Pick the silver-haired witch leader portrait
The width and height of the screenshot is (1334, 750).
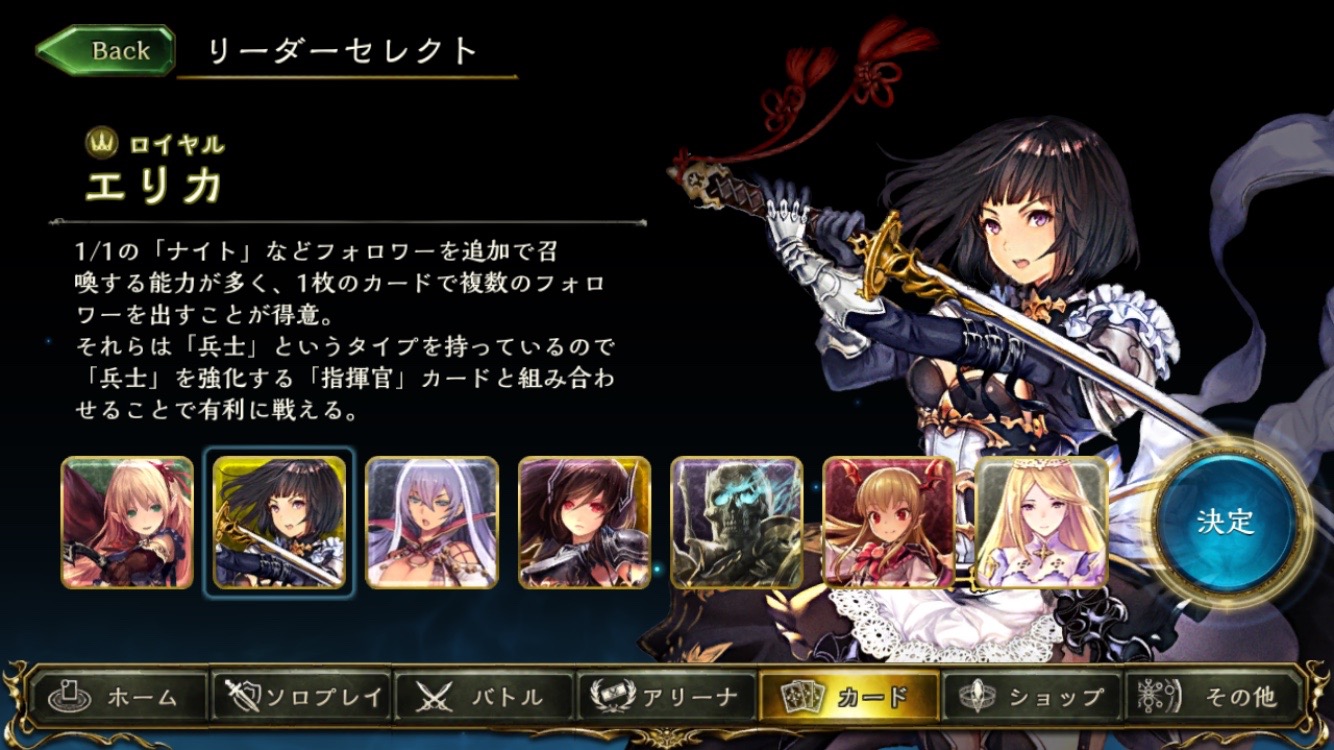click(x=431, y=522)
